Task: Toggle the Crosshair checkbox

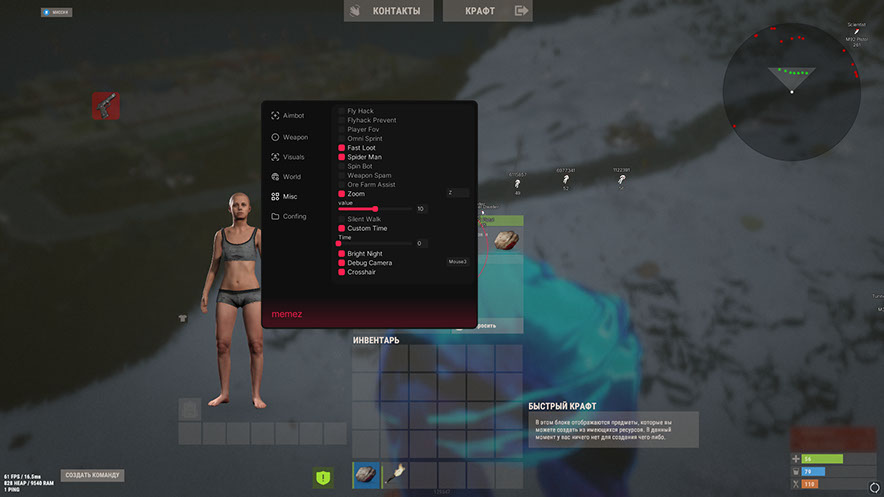Action: point(341,272)
